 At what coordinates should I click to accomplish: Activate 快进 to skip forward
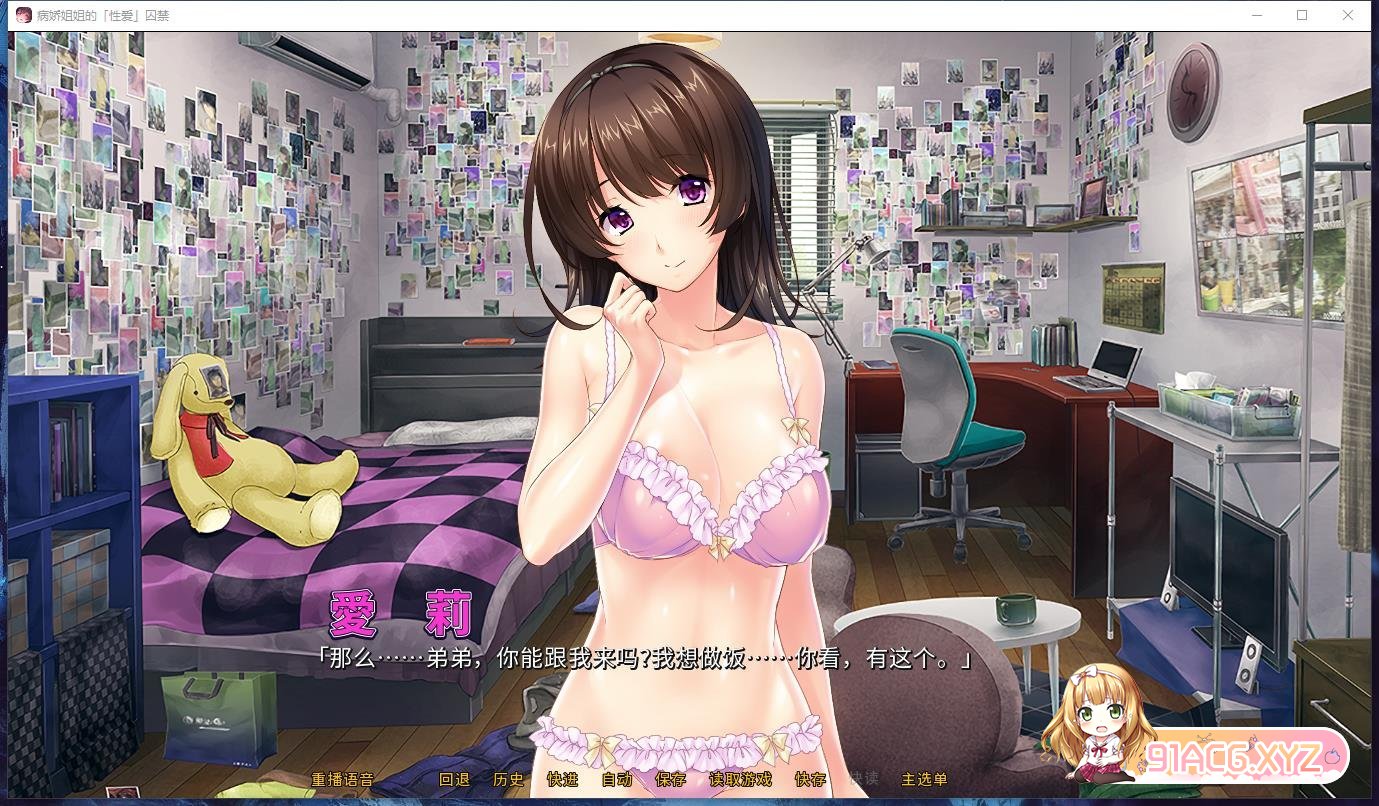click(562, 780)
